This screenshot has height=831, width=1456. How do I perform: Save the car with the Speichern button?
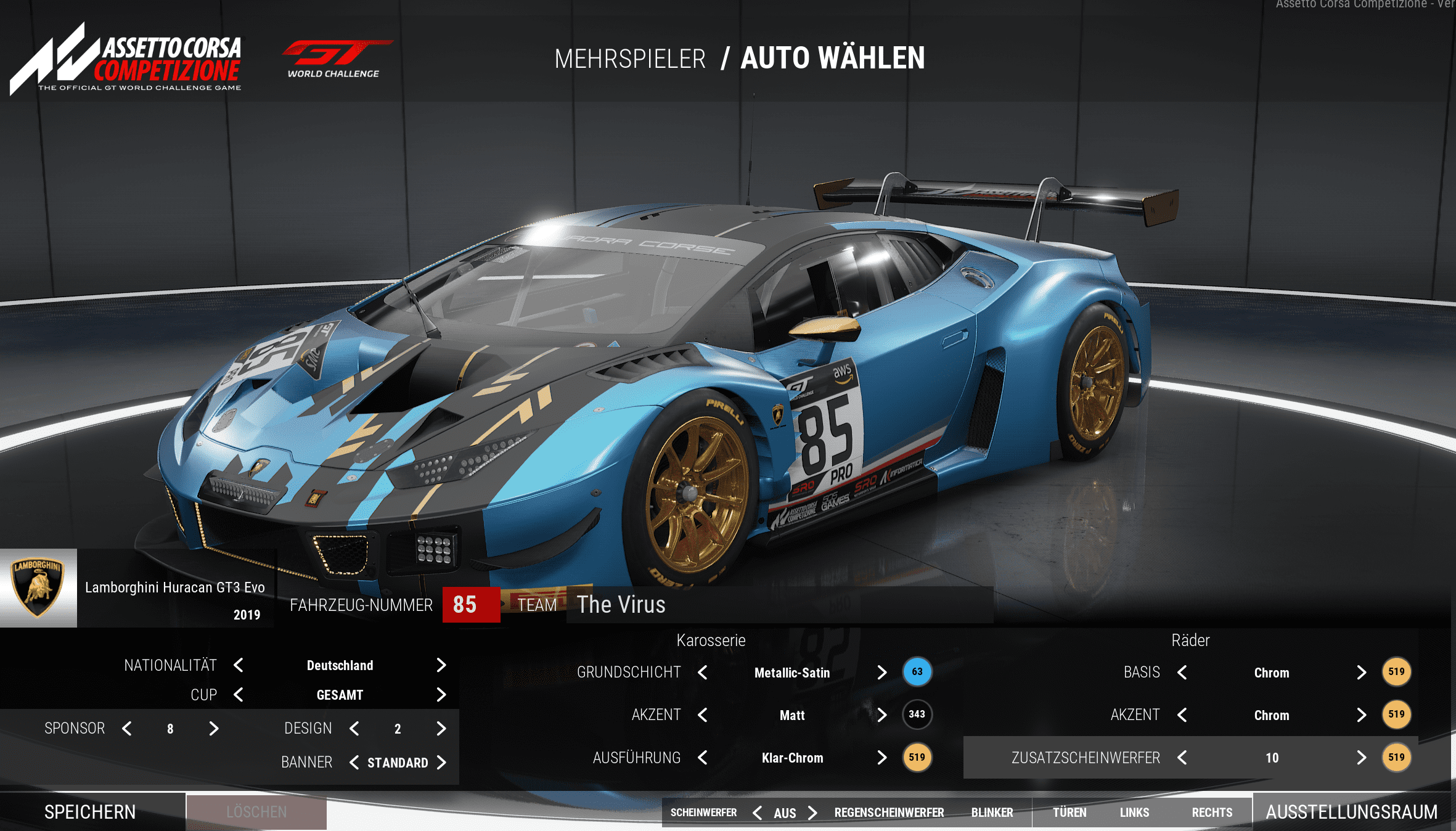point(91,812)
